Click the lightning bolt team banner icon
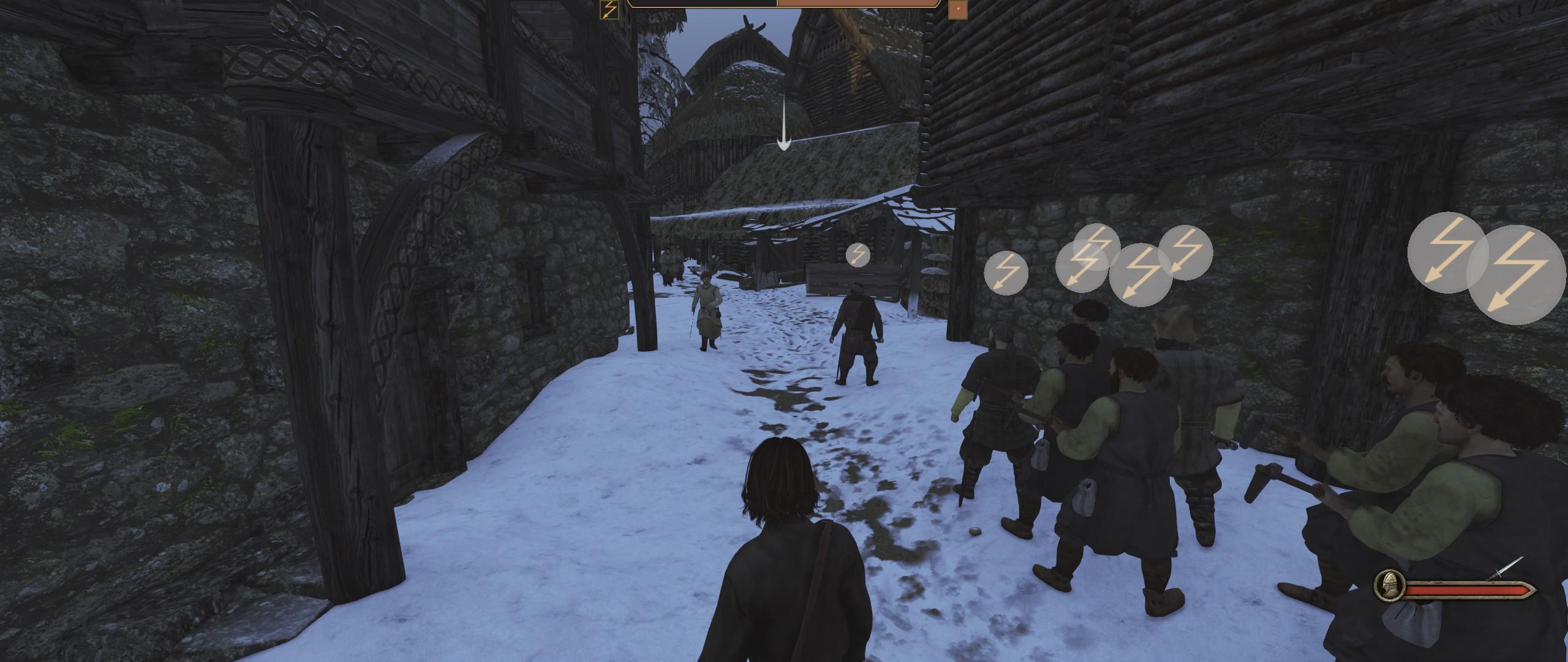1568x662 pixels. point(609,9)
